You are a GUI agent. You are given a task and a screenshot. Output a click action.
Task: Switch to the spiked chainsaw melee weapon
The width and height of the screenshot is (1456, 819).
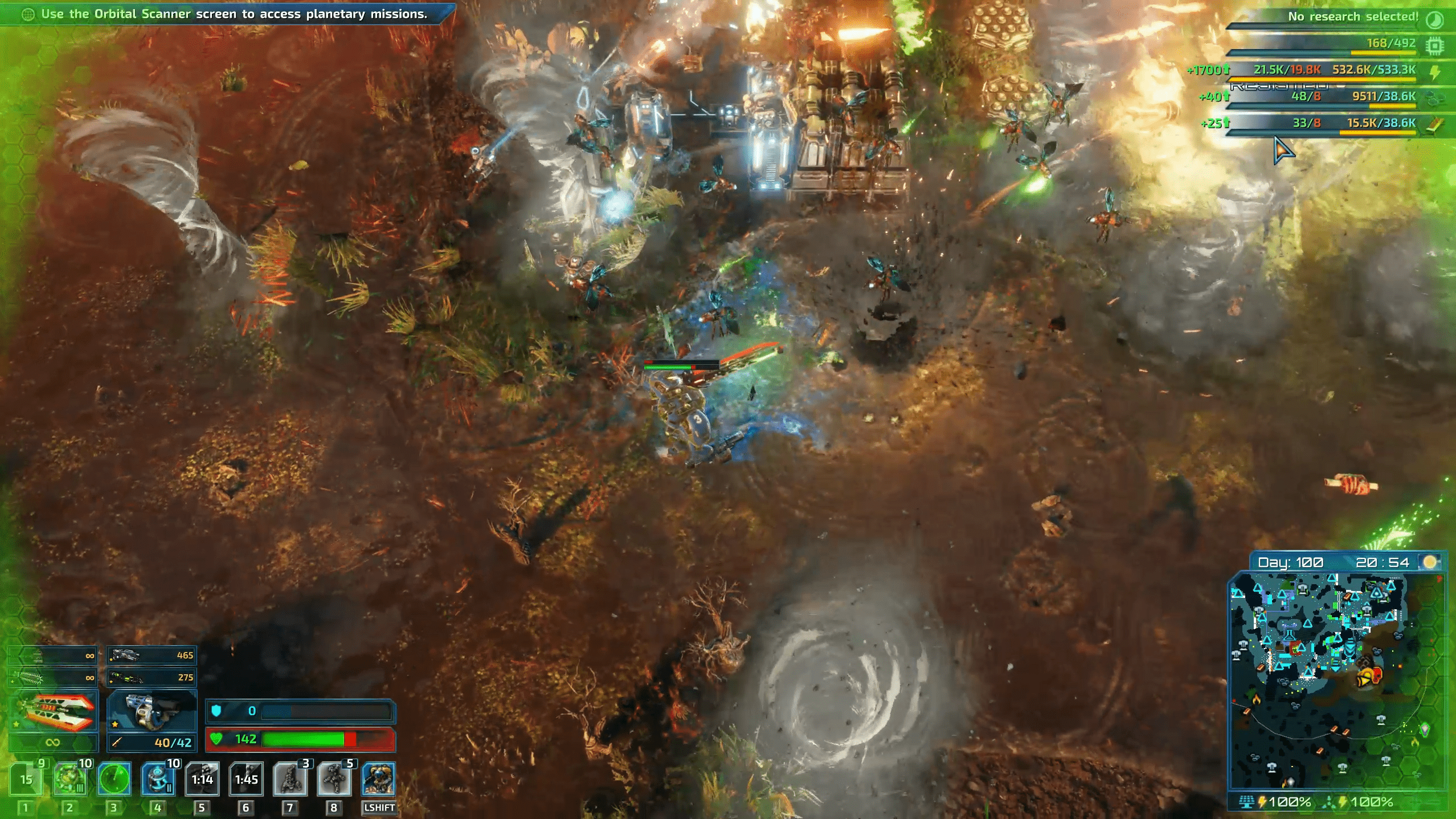point(53,678)
